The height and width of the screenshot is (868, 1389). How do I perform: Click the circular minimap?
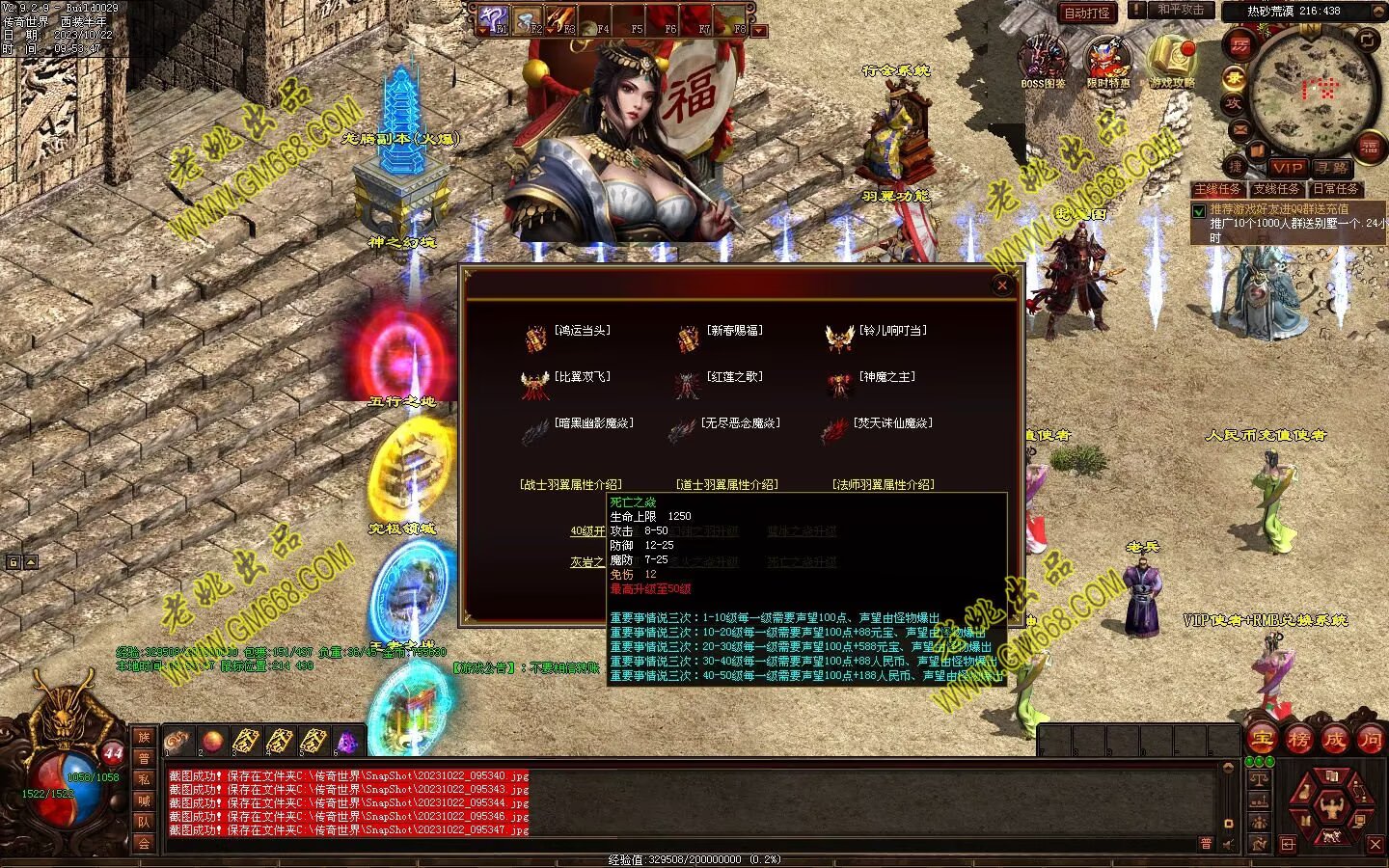[1312, 87]
